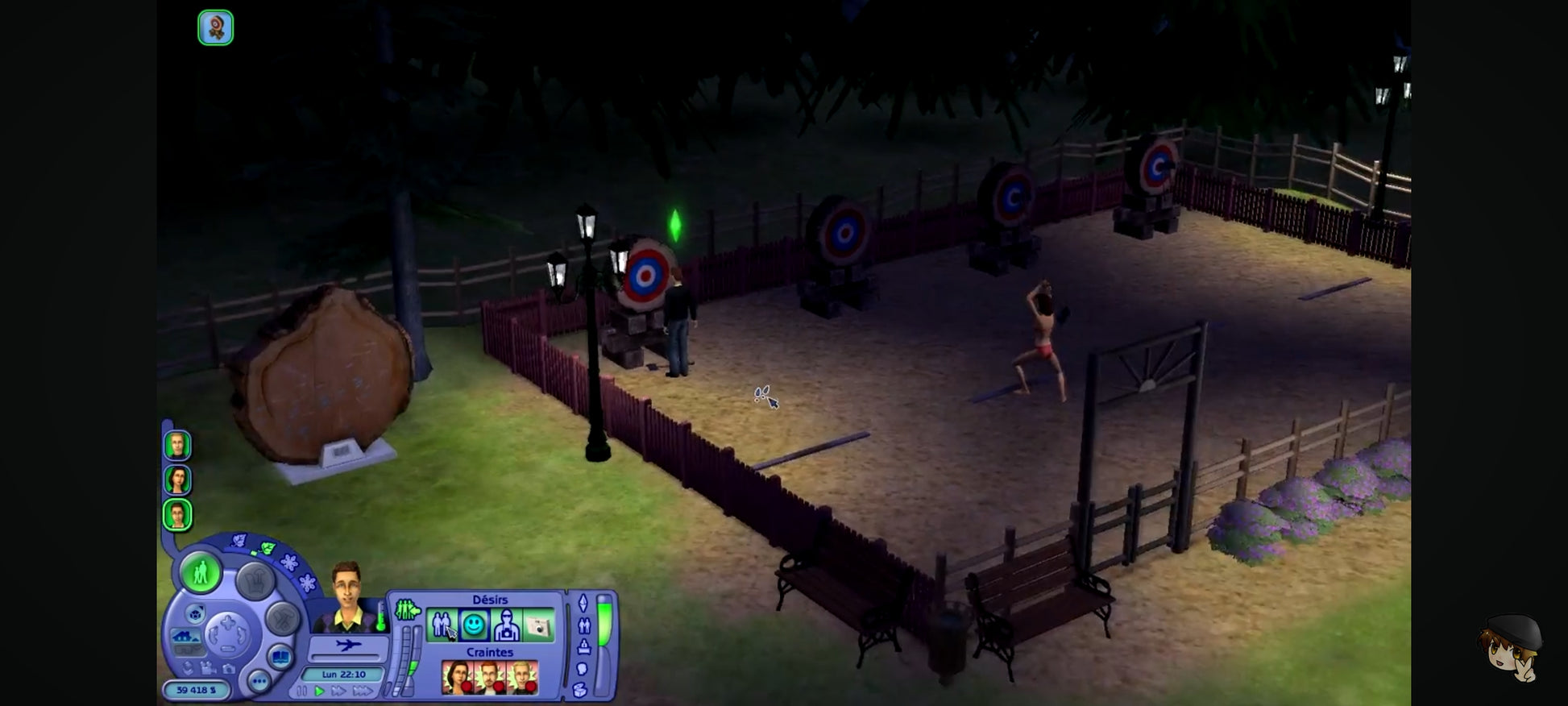Set game speed to triple fast forward
This screenshot has width=1568, height=706.
pos(363,691)
